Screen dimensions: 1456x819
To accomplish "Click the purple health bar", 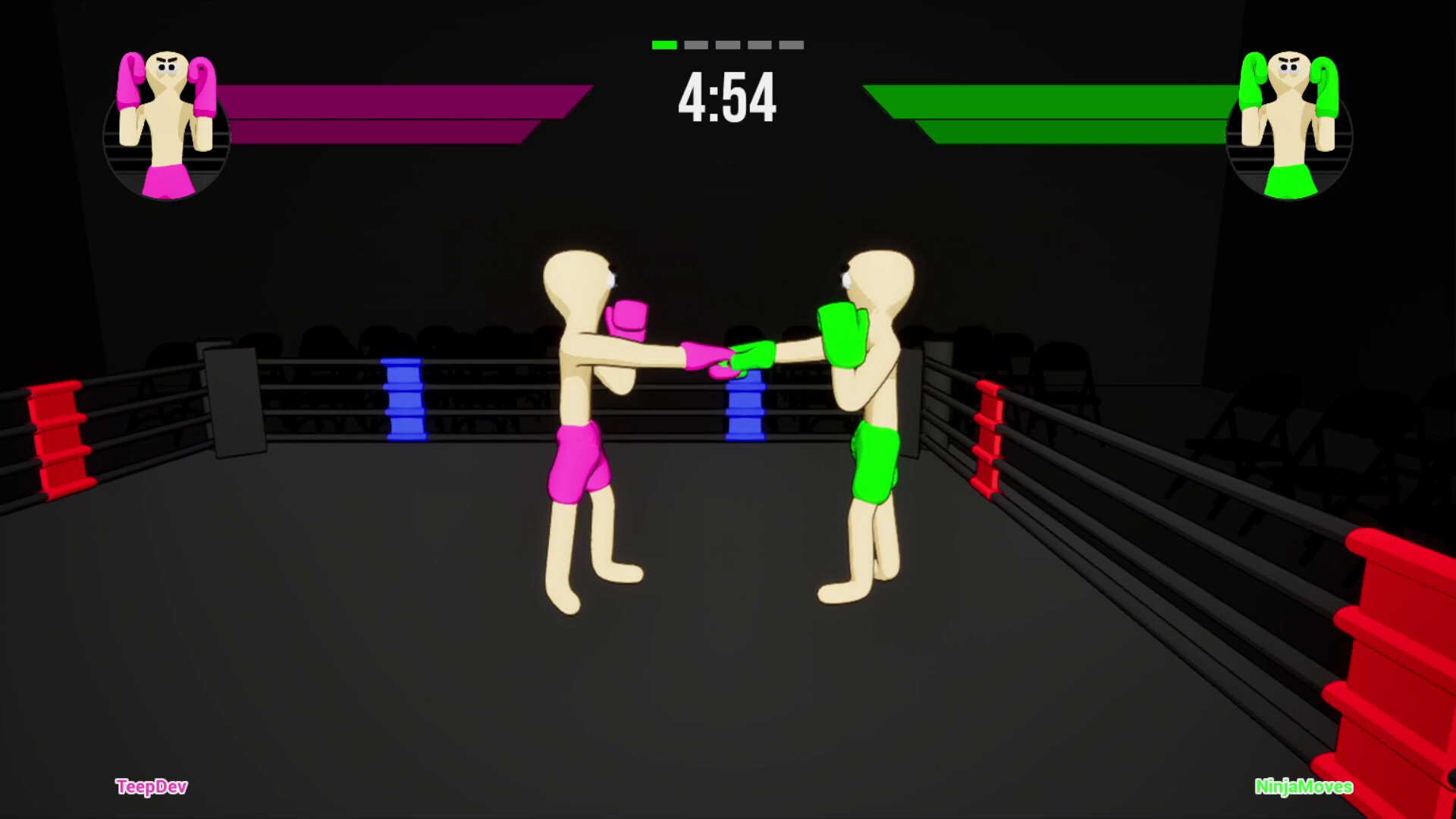I will tap(394, 114).
